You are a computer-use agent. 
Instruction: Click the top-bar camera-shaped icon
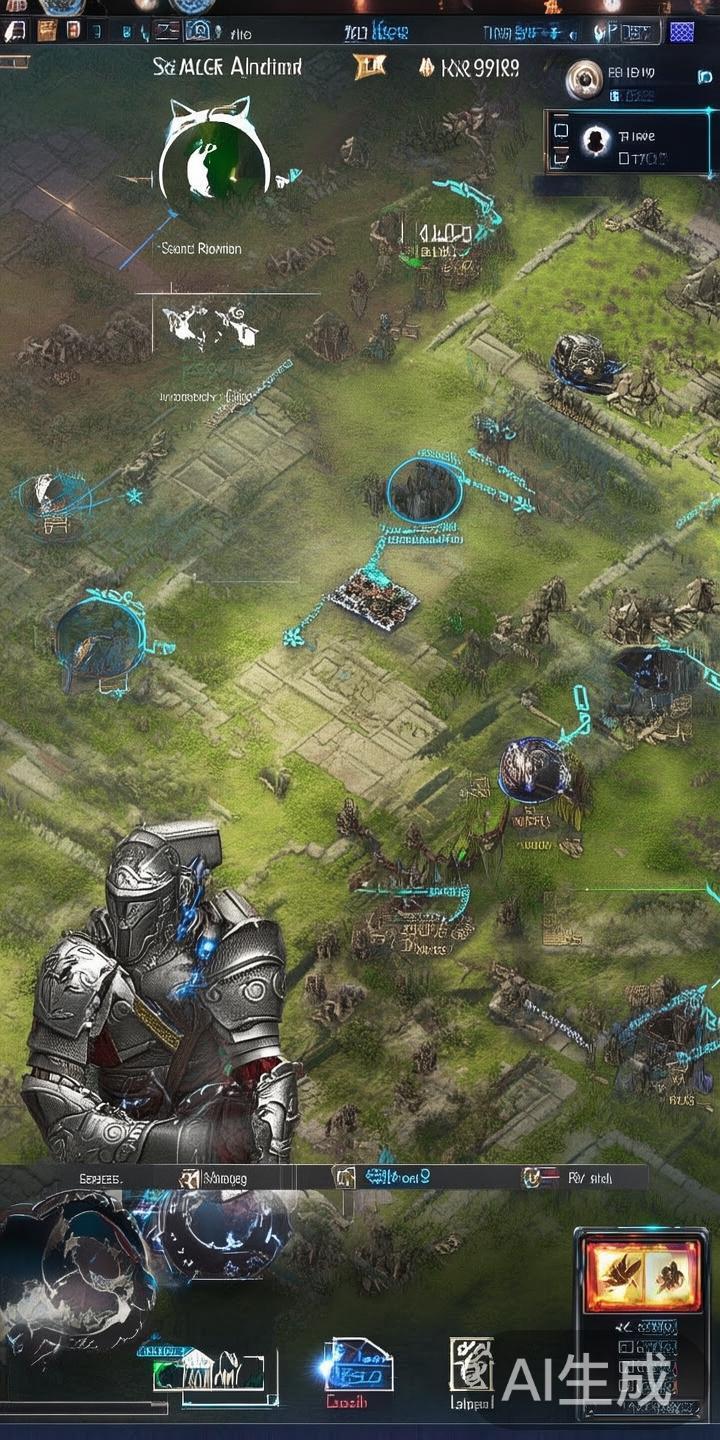click(x=198, y=32)
